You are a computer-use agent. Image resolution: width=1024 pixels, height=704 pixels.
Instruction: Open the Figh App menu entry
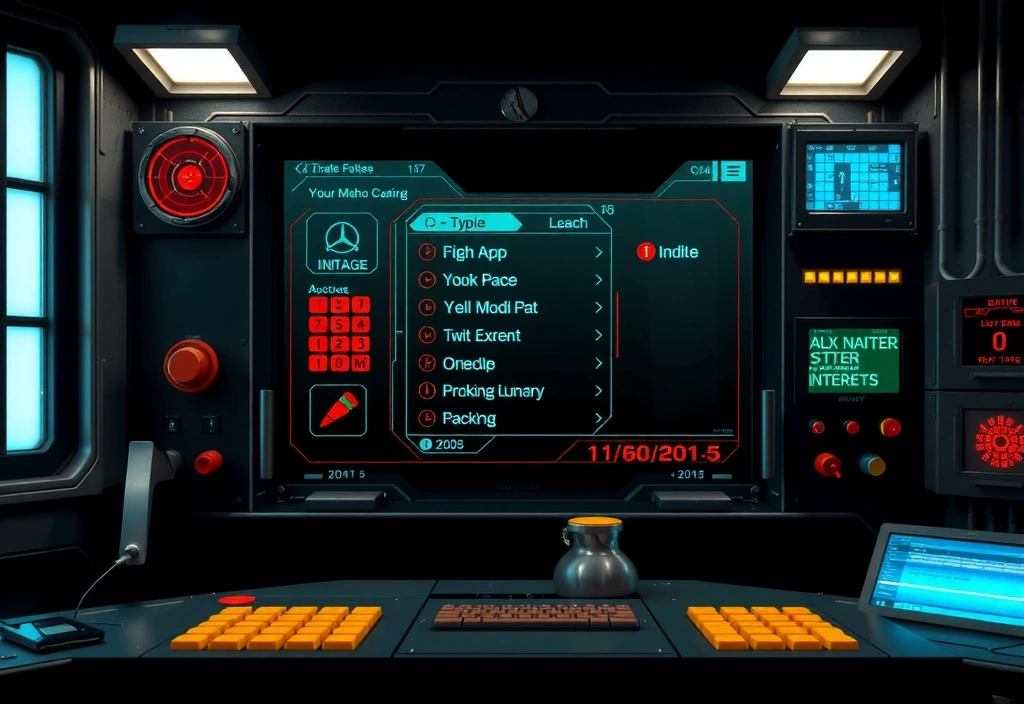[476, 253]
